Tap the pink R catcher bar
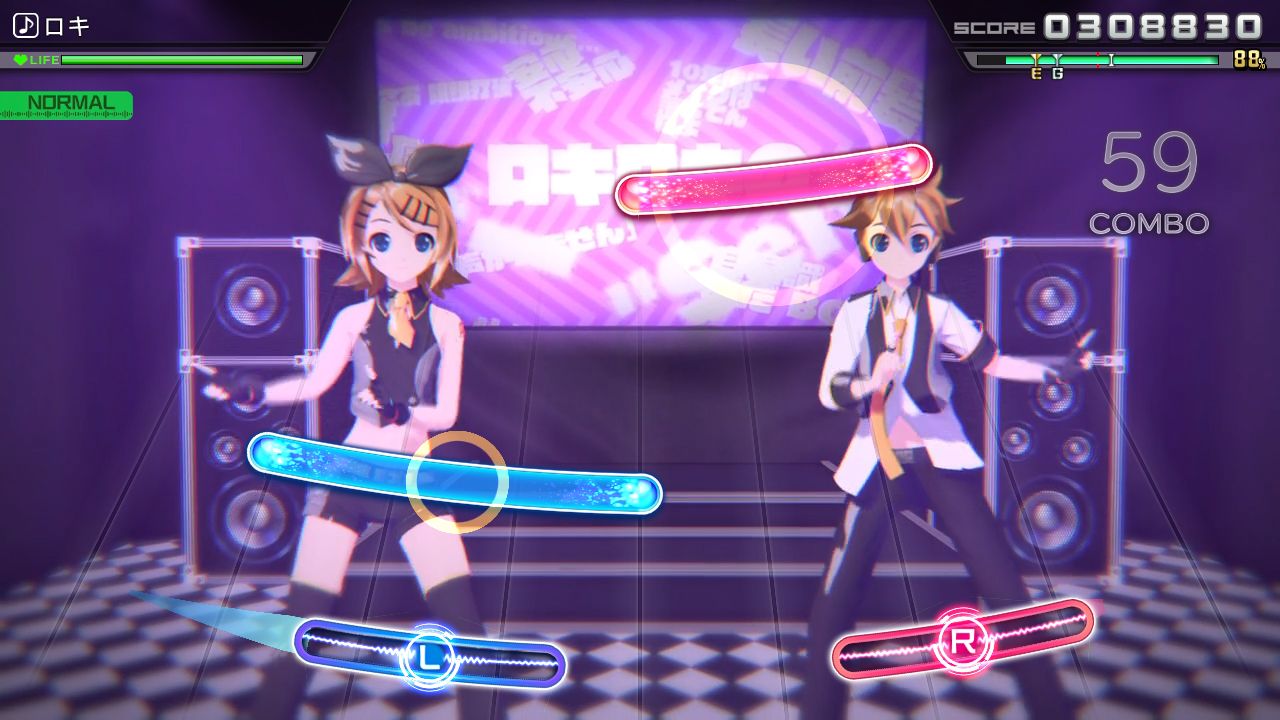Image resolution: width=1280 pixels, height=720 pixels. (962, 641)
